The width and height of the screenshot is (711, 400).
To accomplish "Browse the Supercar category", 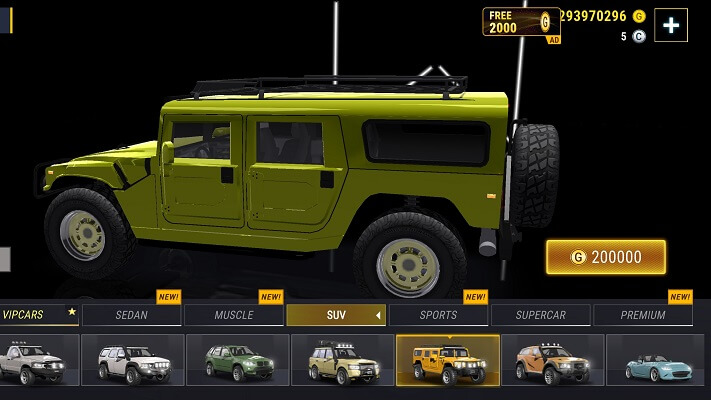I will click(541, 315).
